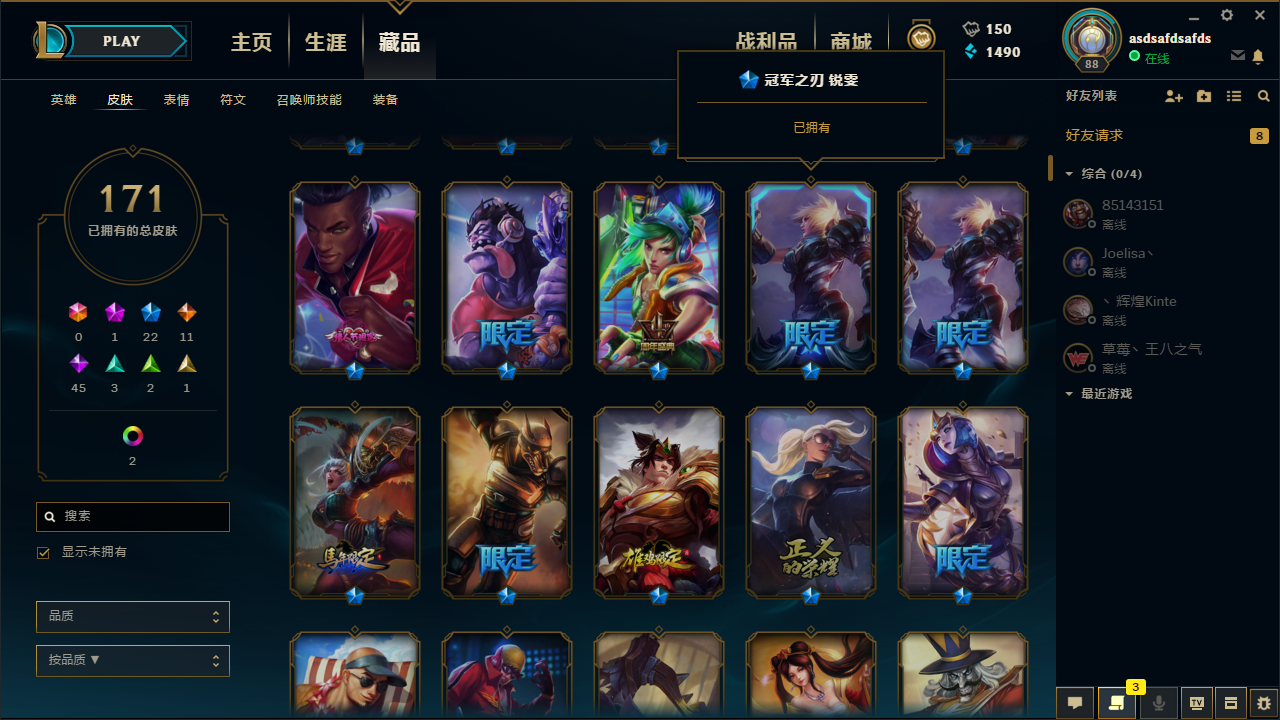
Task: Collapse the 综合 (0/4) friends group
Action: [x=1069, y=173]
